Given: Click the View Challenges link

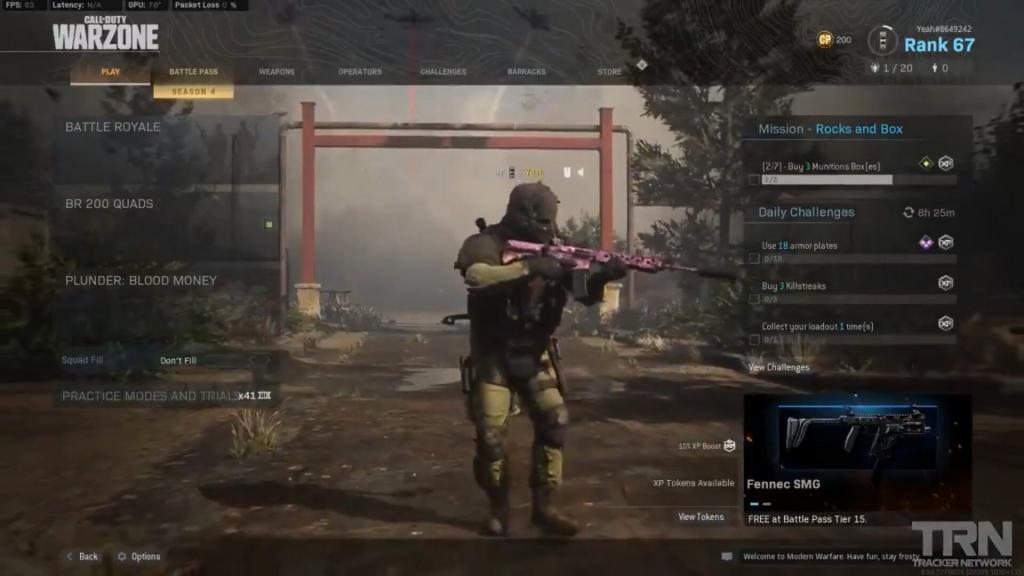Looking at the screenshot, I should pyautogui.click(x=779, y=368).
